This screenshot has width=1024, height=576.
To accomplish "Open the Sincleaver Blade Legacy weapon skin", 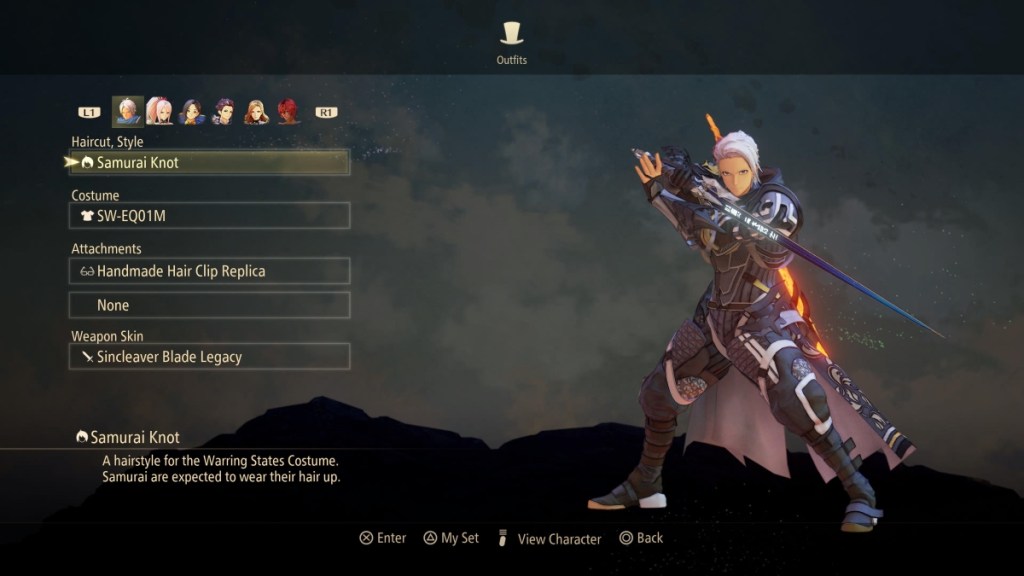I will (209, 356).
